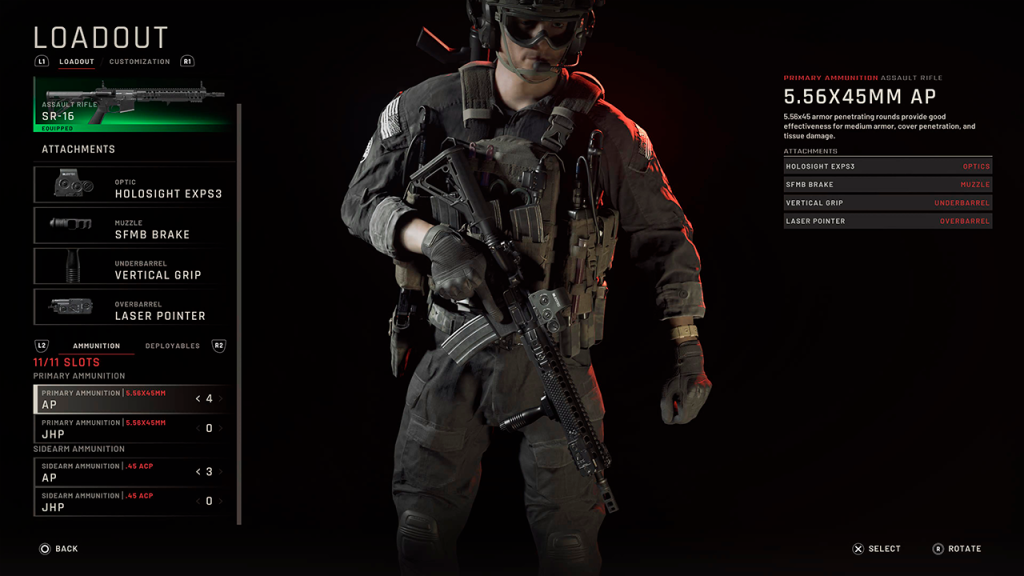Decrease primary AP ammunition count
This screenshot has height=576, width=1024.
click(x=198, y=399)
